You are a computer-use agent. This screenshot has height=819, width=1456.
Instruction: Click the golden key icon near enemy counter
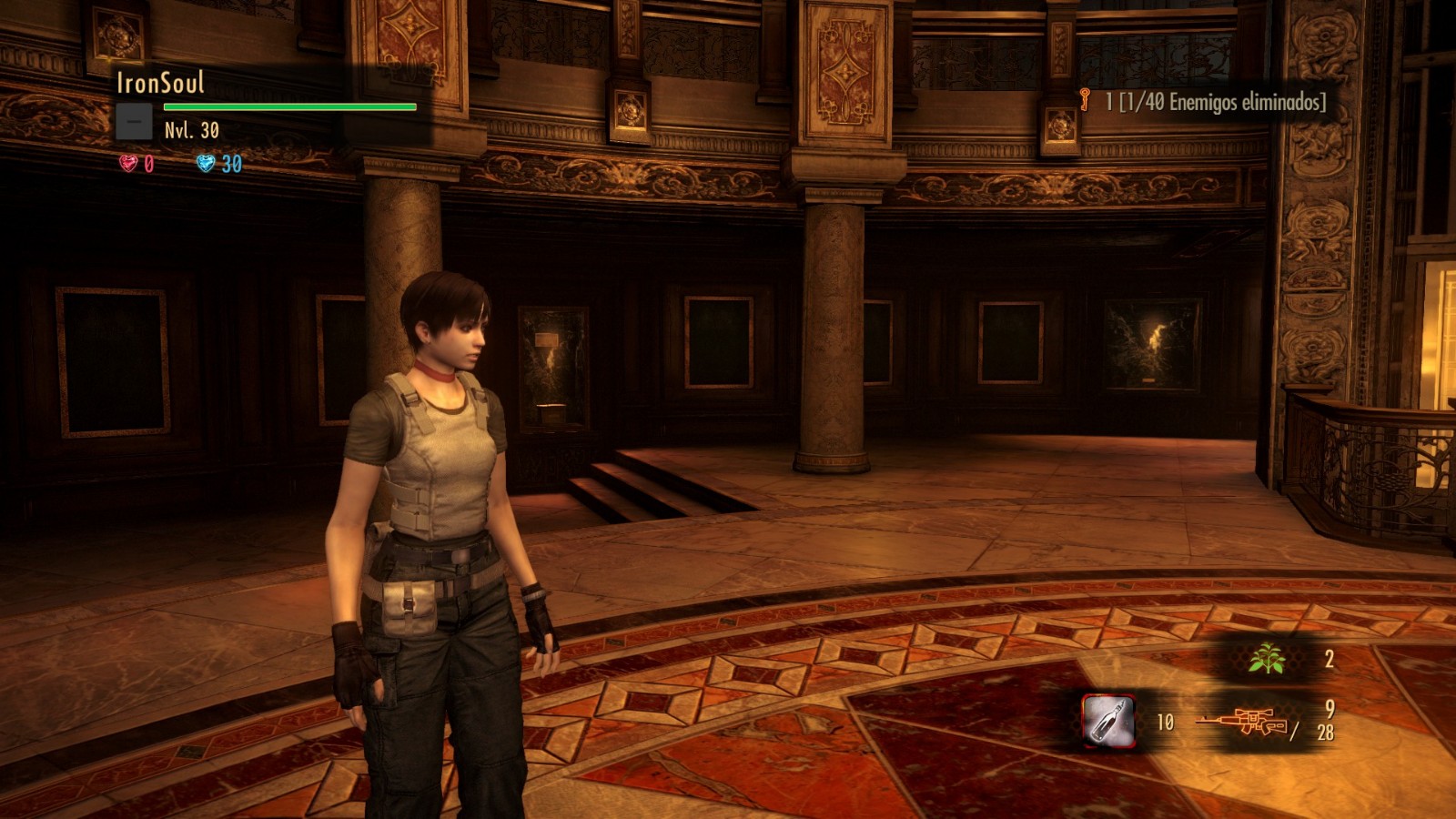tap(1084, 103)
